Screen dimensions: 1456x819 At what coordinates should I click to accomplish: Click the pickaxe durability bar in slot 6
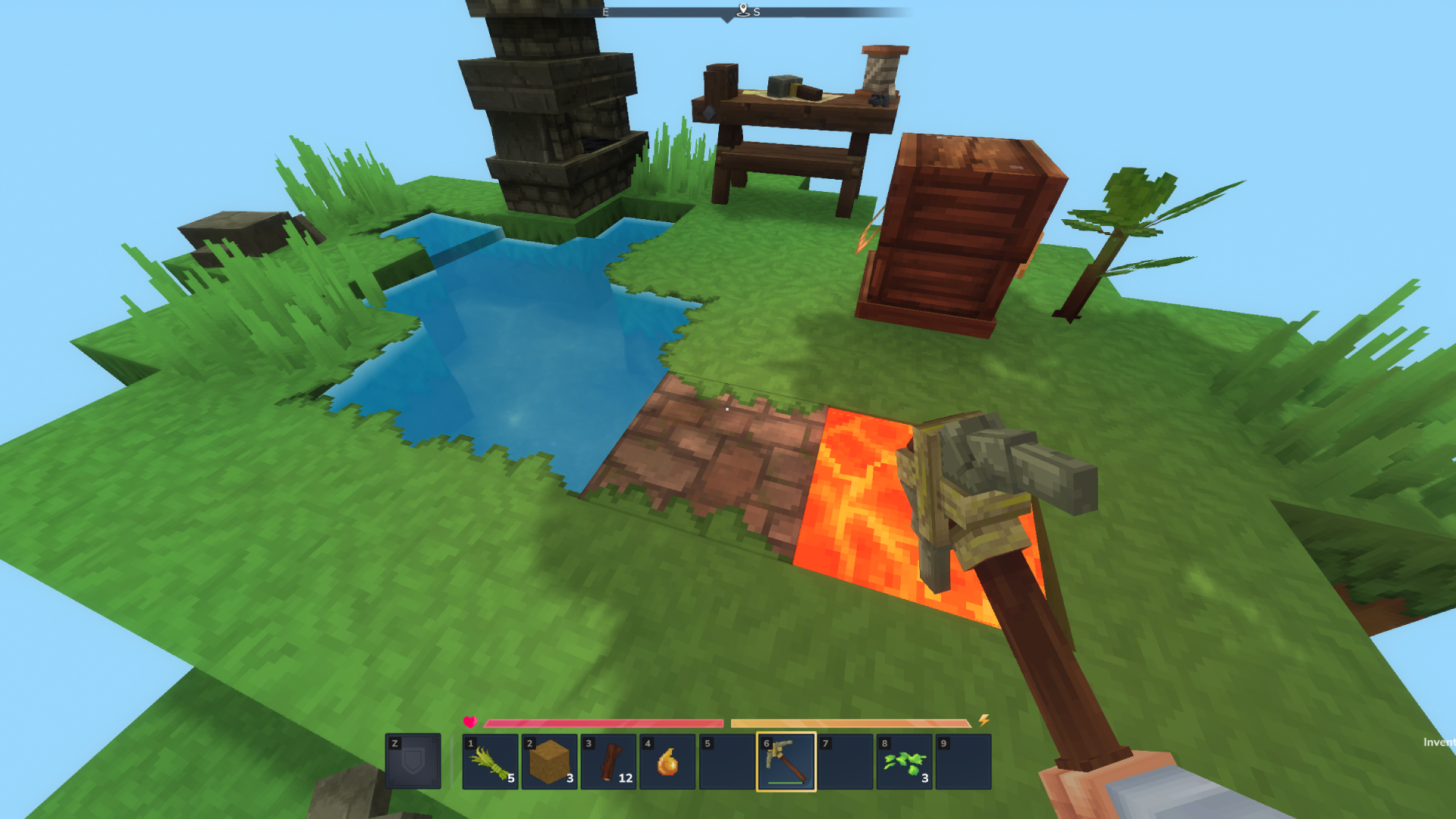[786, 782]
